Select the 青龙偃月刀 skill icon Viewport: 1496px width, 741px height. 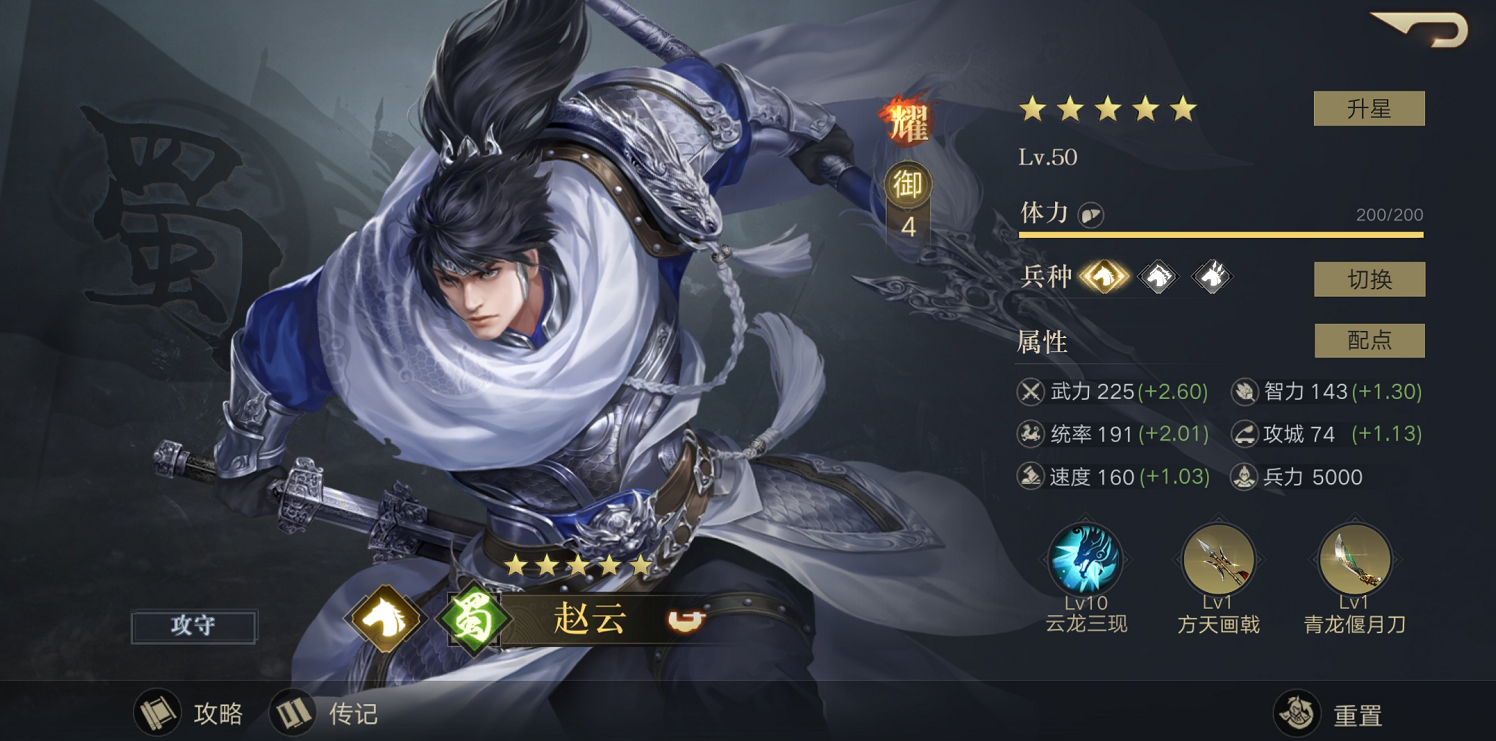point(1354,560)
